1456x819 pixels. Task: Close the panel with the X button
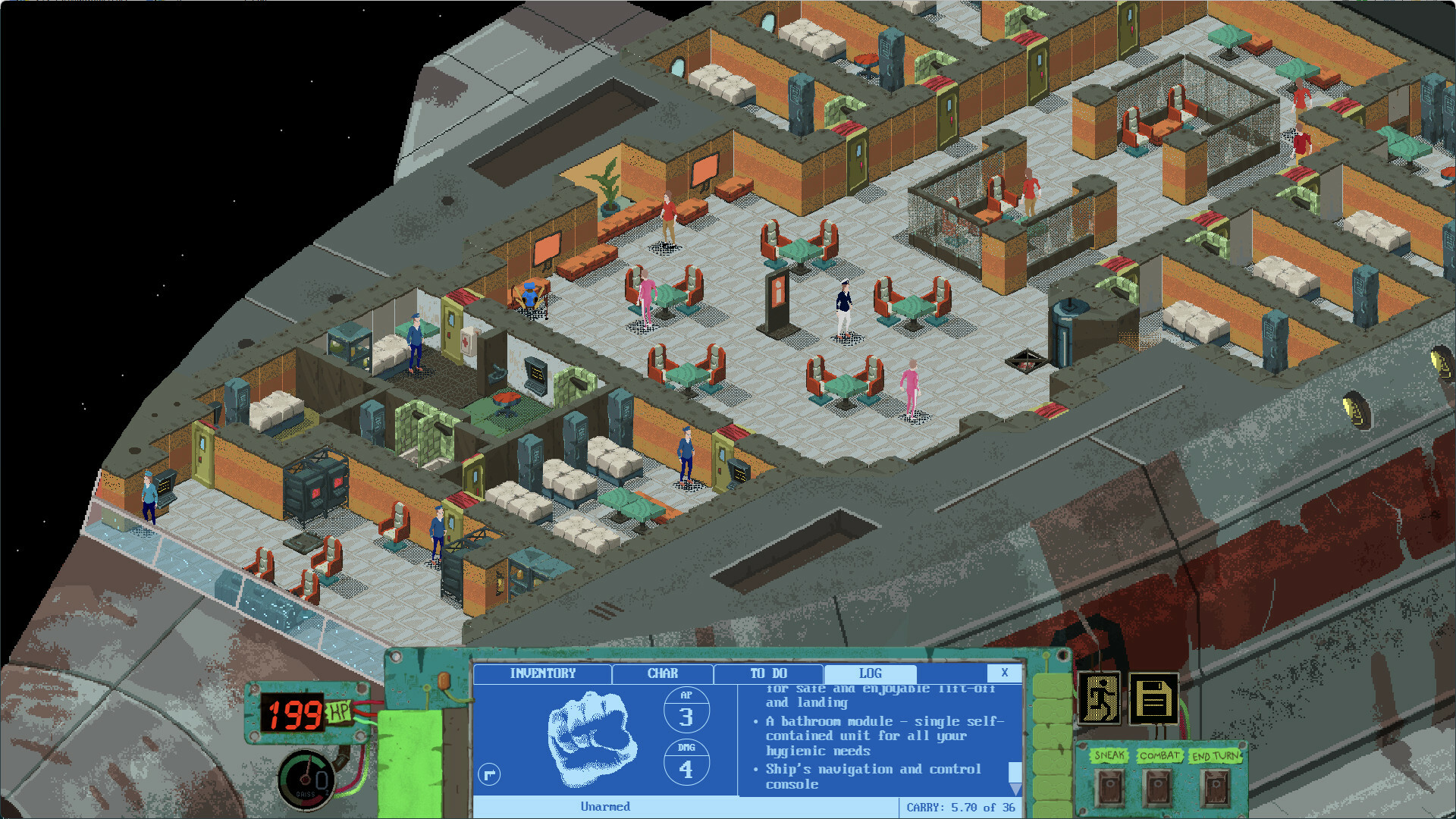(x=1006, y=673)
